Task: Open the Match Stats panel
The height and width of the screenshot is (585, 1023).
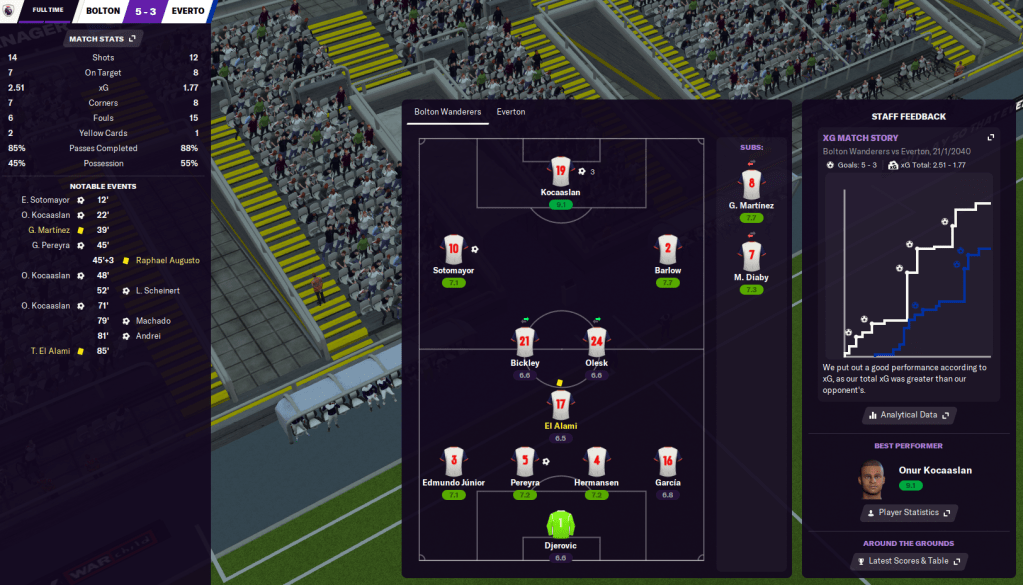Action: [x=103, y=39]
